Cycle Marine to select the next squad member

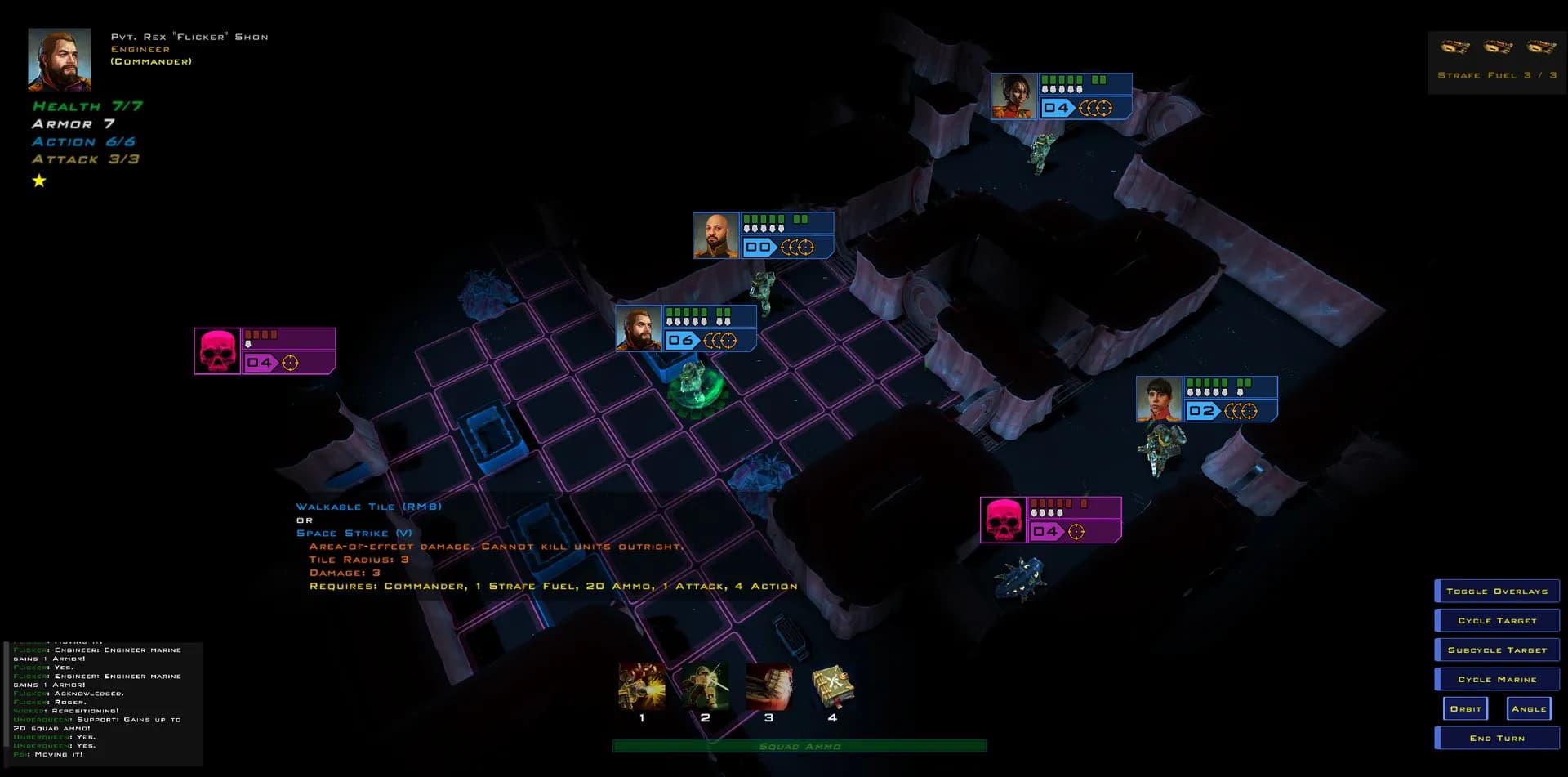1496,679
